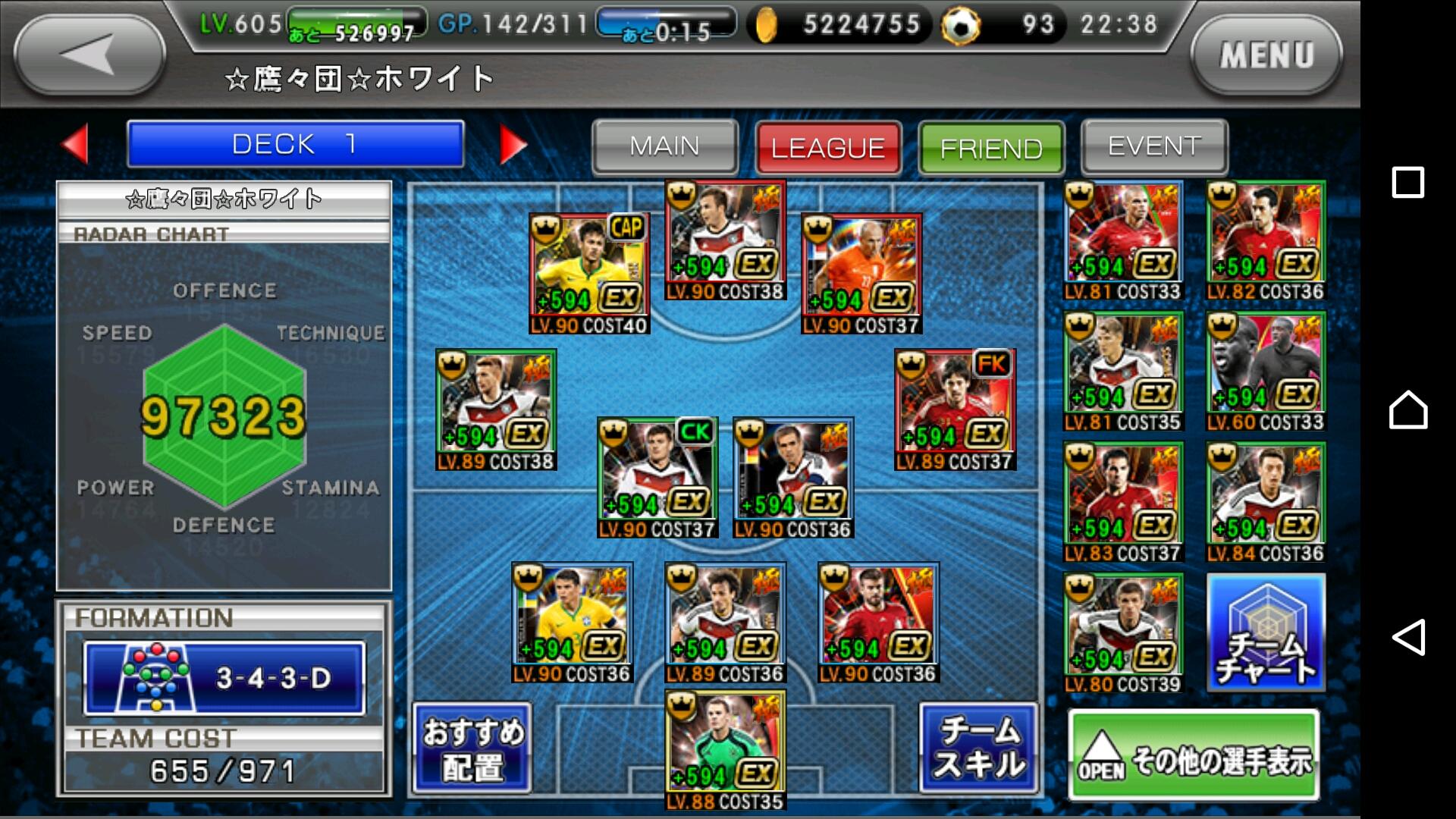Open the 3-4-3-D formation selector
The width and height of the screenshot is (1456, 819).
point(224,678)
